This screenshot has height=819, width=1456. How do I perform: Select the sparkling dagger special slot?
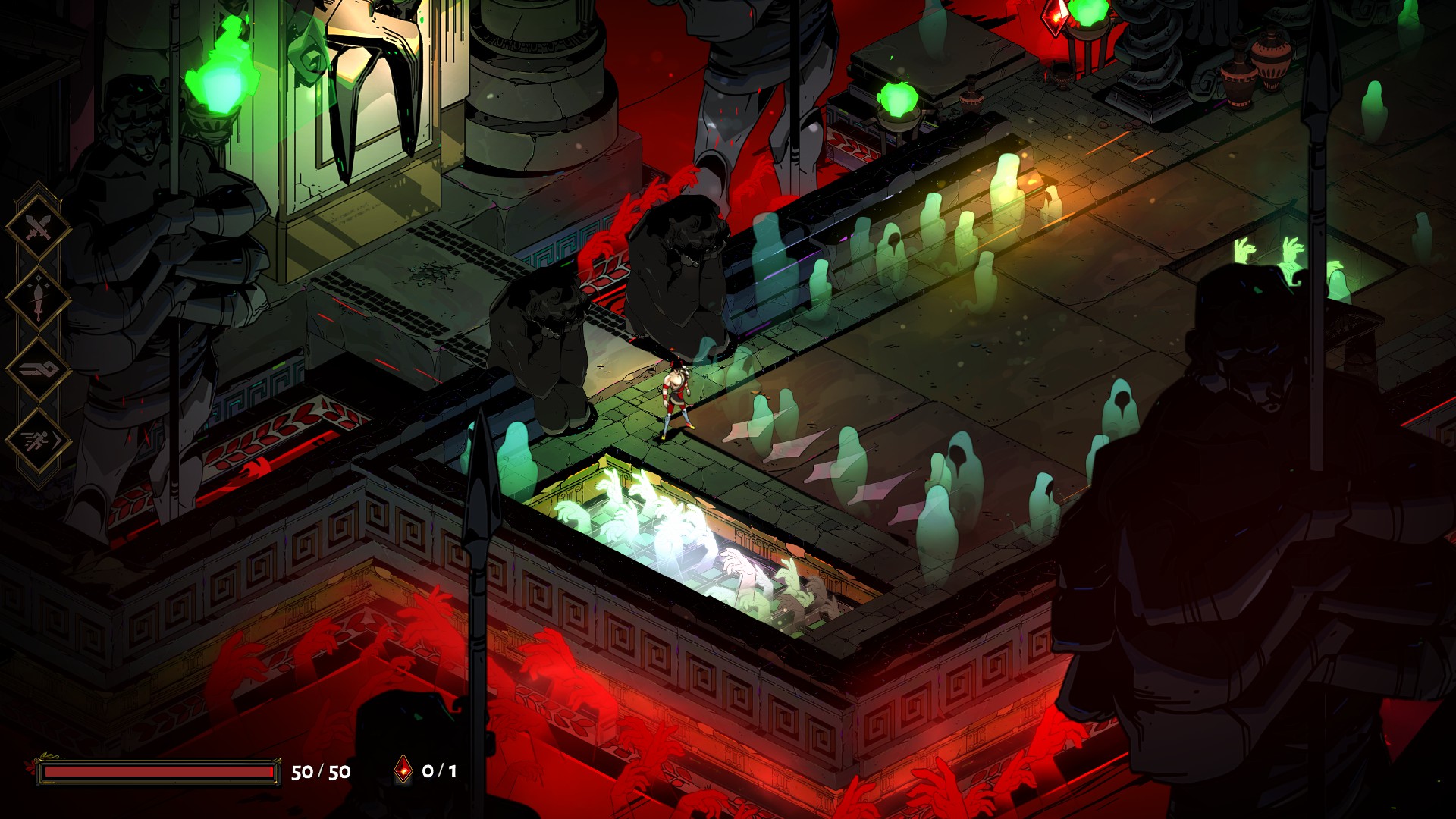pos(38,299)
